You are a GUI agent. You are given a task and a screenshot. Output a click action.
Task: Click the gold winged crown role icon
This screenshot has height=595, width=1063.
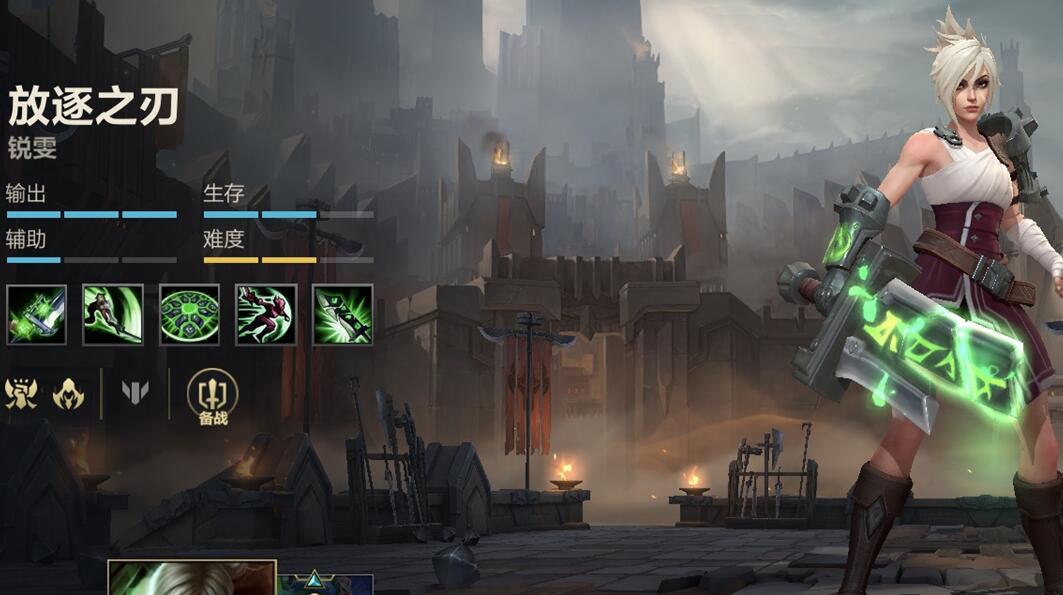coord(21,393)
